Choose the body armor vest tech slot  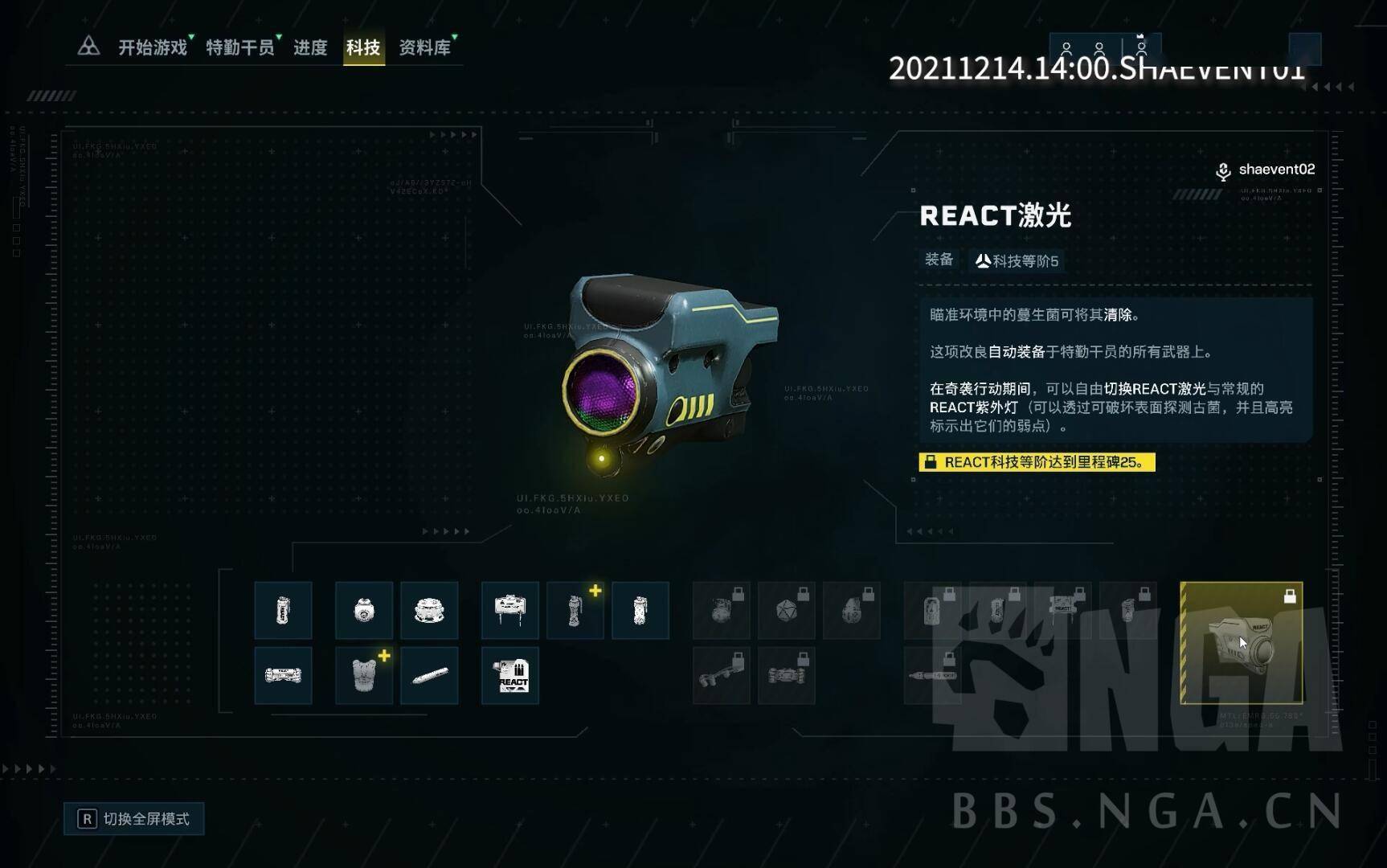364,676
